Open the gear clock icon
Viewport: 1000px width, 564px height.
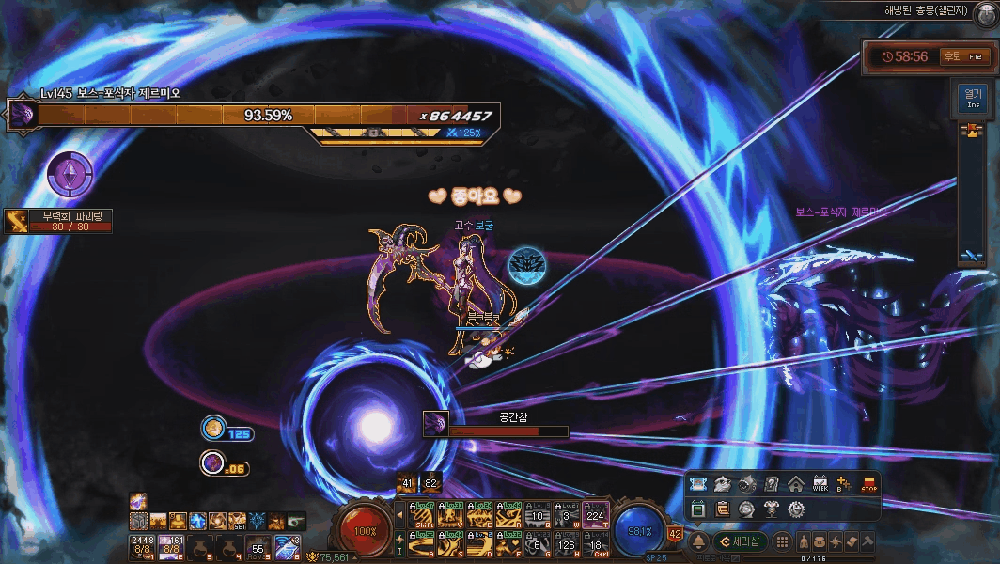click(x=796, y=508)
